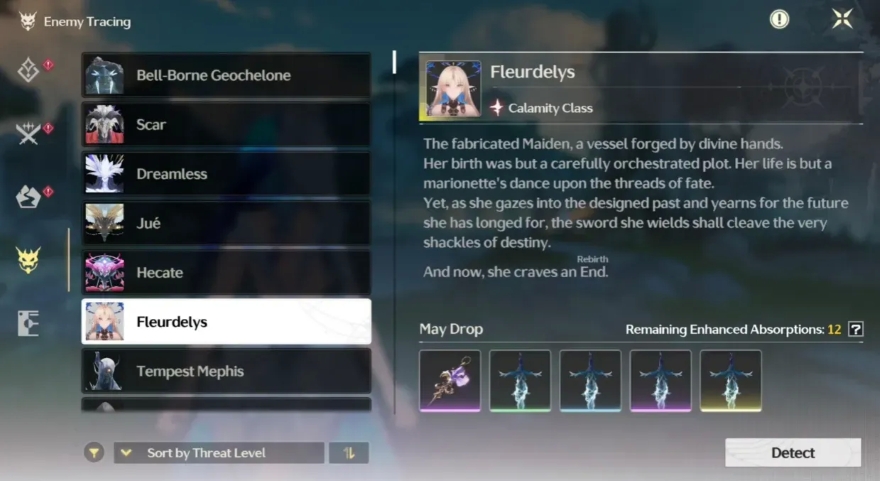The image size is (880, 481).
Task: Open the Jué enemy entry
Action: tap(226, 223)
